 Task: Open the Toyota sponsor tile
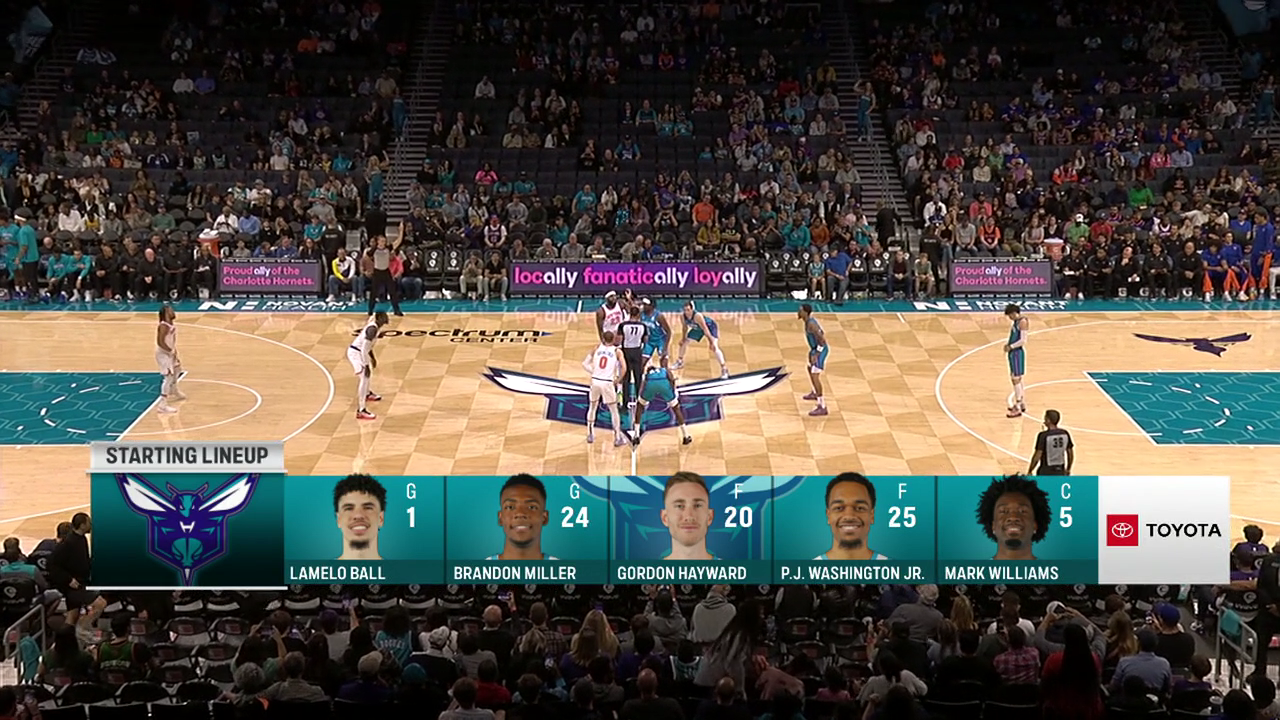(x=1164, y=530)
